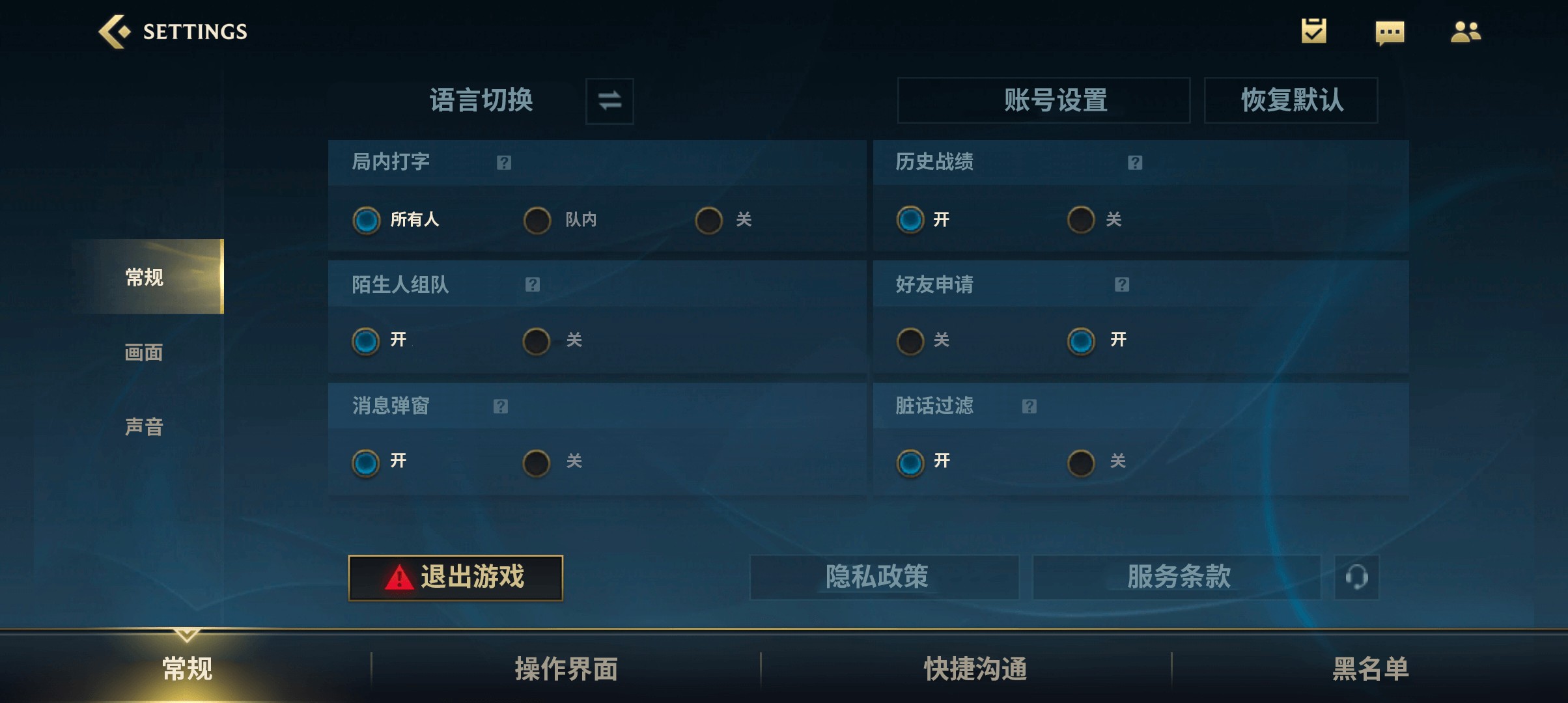Click the 退出游戏 button
Viewport: 1568px width, 703px height.
tap(456, 577)
